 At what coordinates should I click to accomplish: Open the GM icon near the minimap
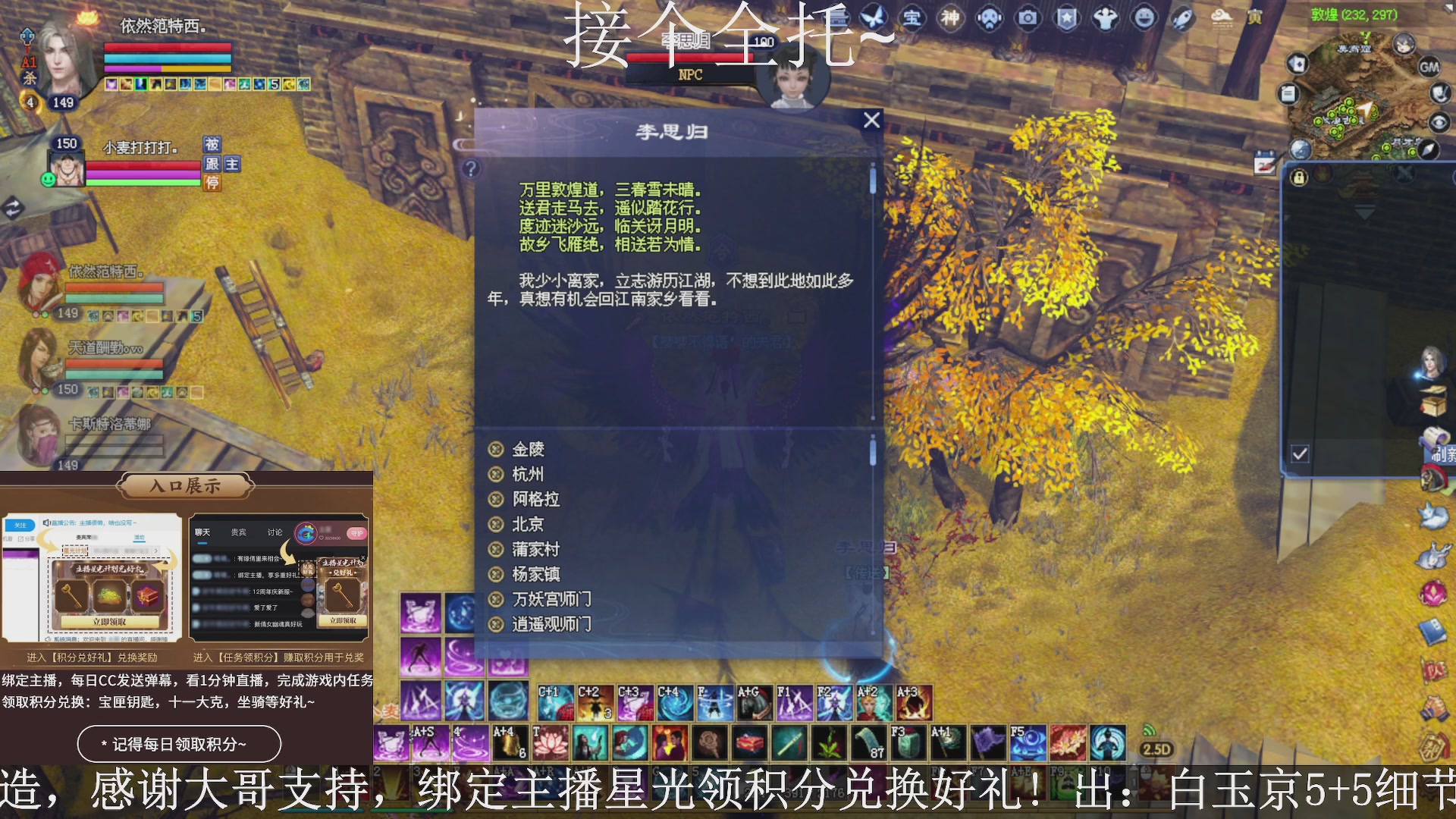(x=1429, y=67)
